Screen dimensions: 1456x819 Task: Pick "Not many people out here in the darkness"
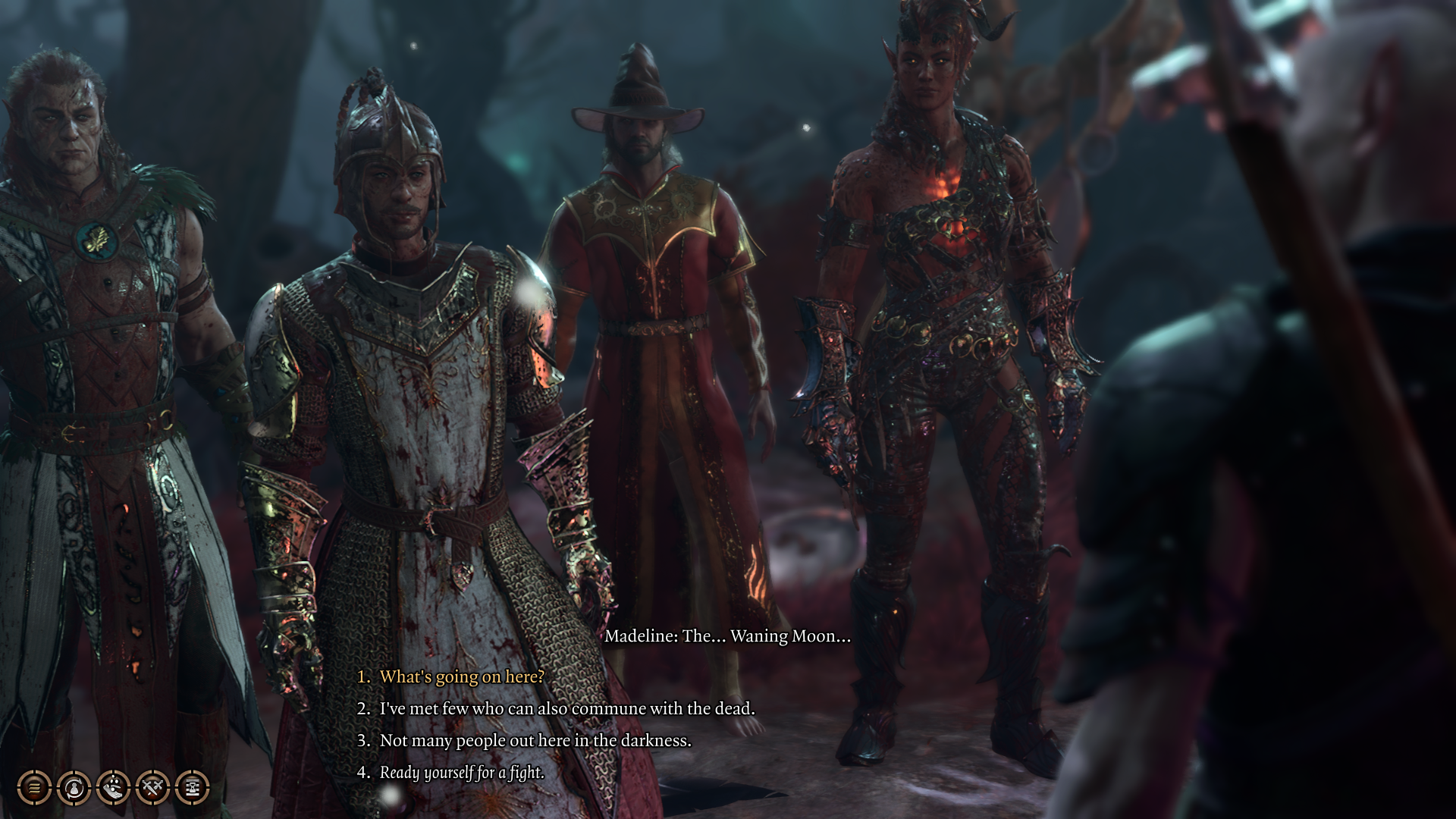535,740
